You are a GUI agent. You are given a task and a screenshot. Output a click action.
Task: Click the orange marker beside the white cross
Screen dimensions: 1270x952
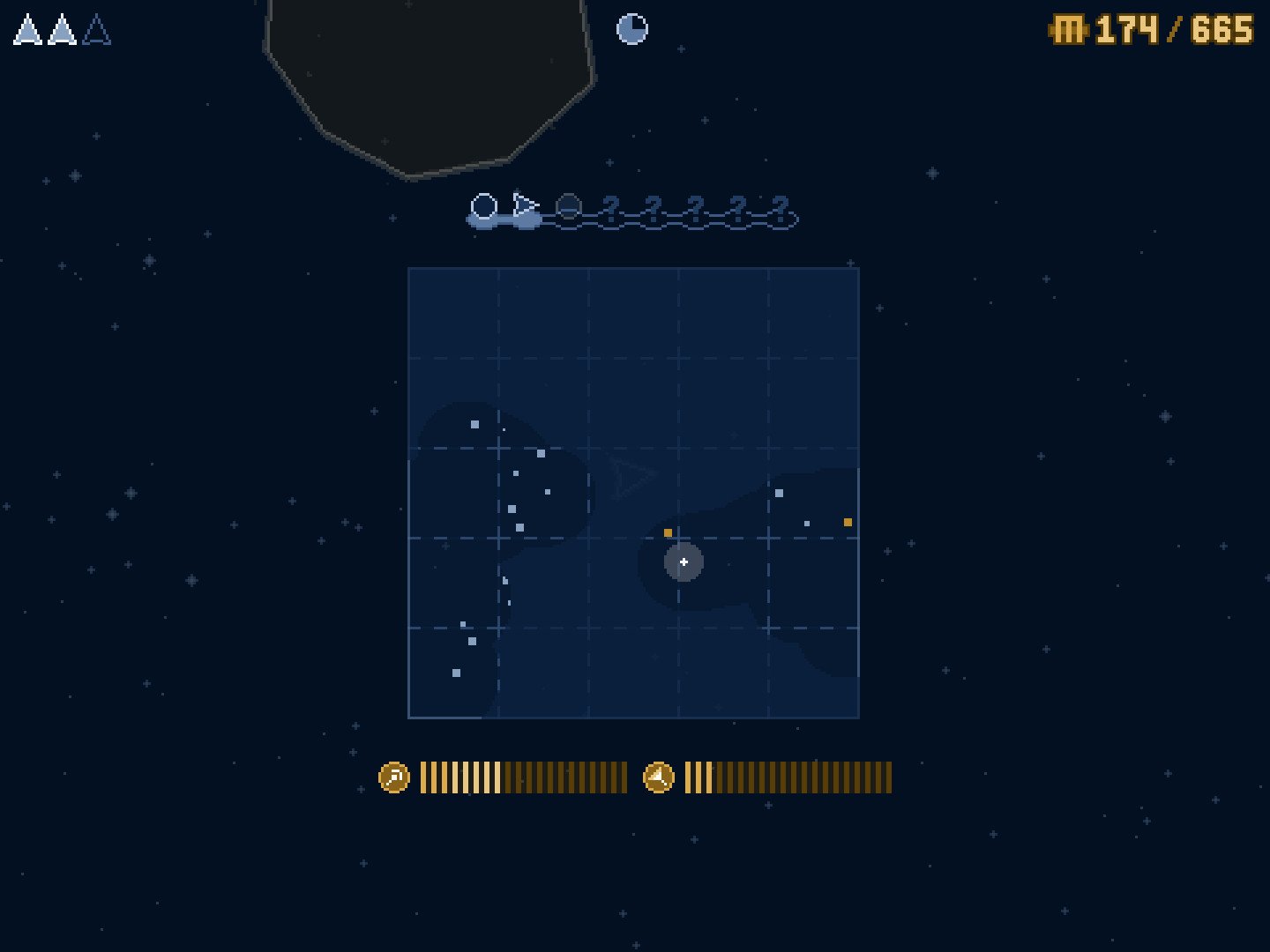pyautogui.click(x=668, y=532)
